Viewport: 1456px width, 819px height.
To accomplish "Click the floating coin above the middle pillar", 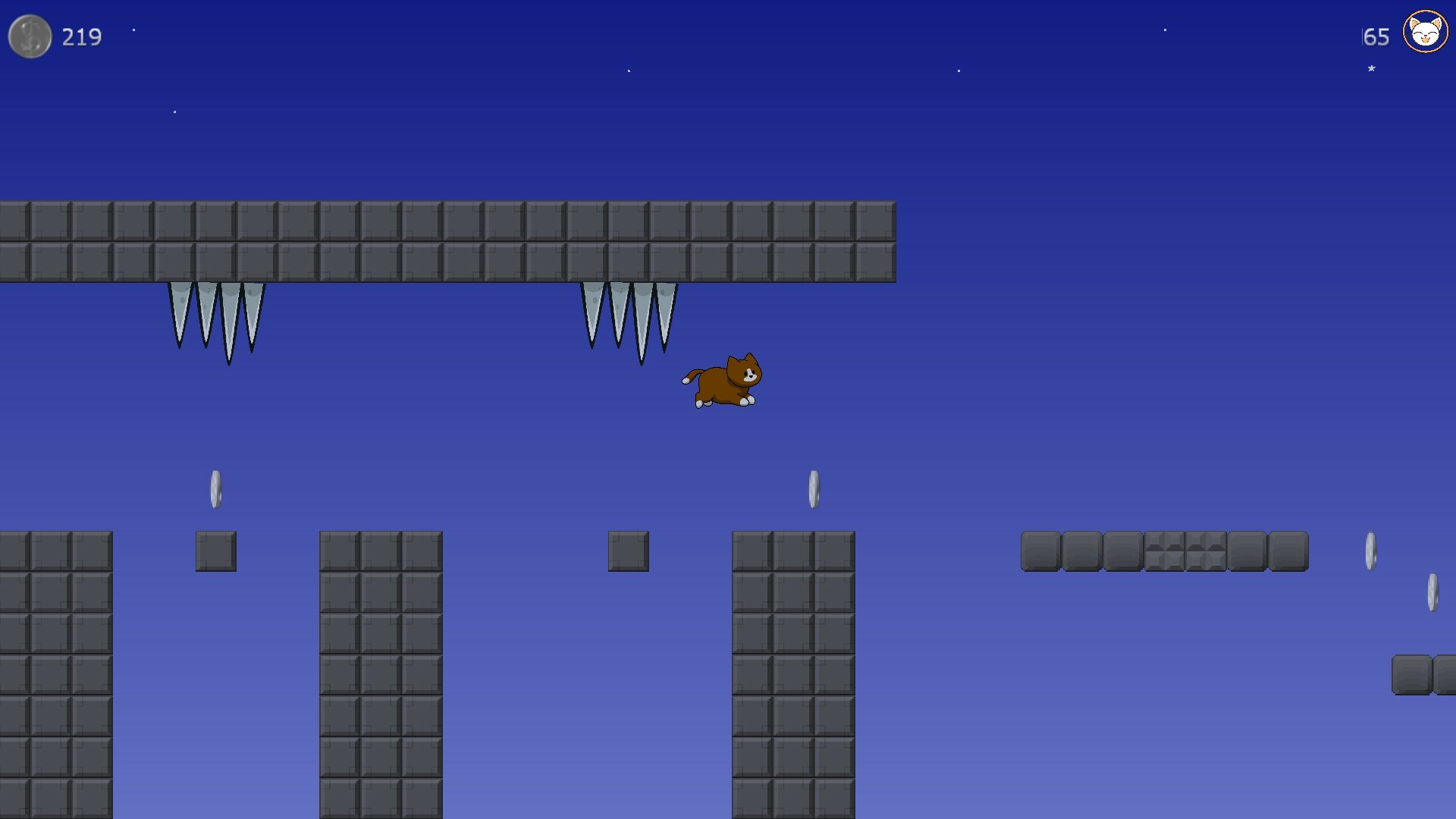I will coord(814,487).
